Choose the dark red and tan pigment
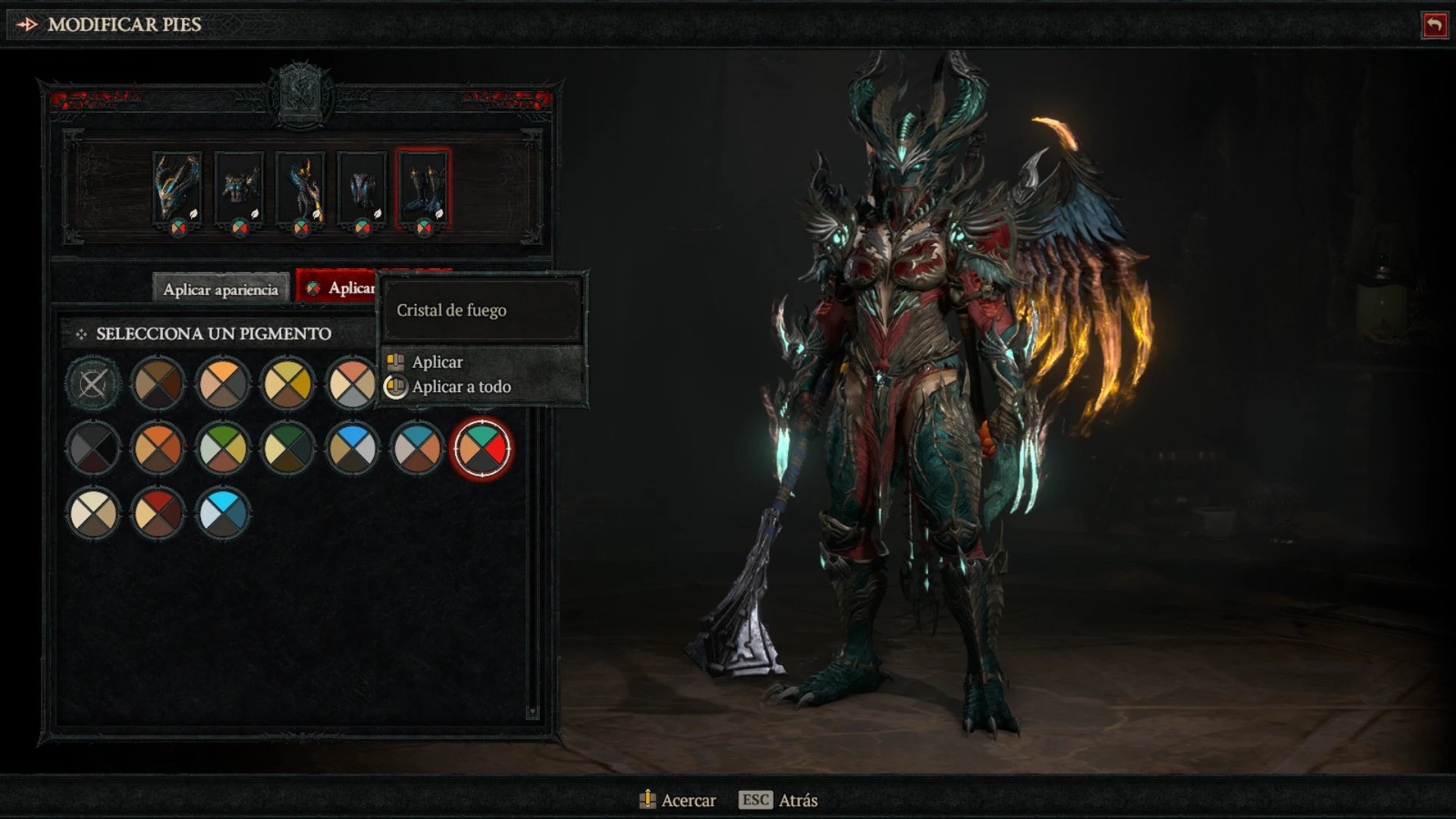Viewport: 1456px width, 819px height. (x=158, y=514)
